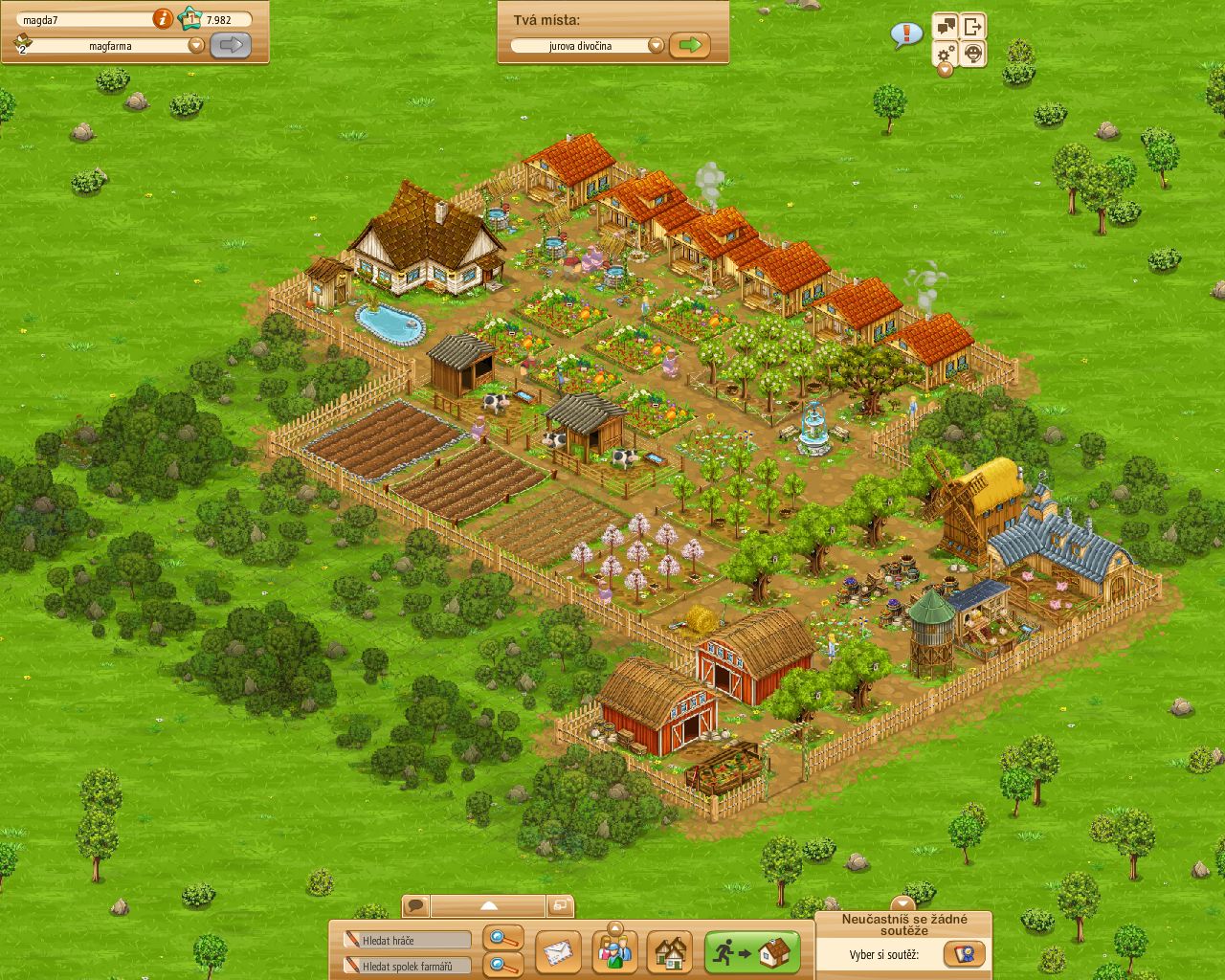Viewport: 1225px width, 980px height.
Task: Expand the chat bar with the white arrow
Action: coord(489,904)
